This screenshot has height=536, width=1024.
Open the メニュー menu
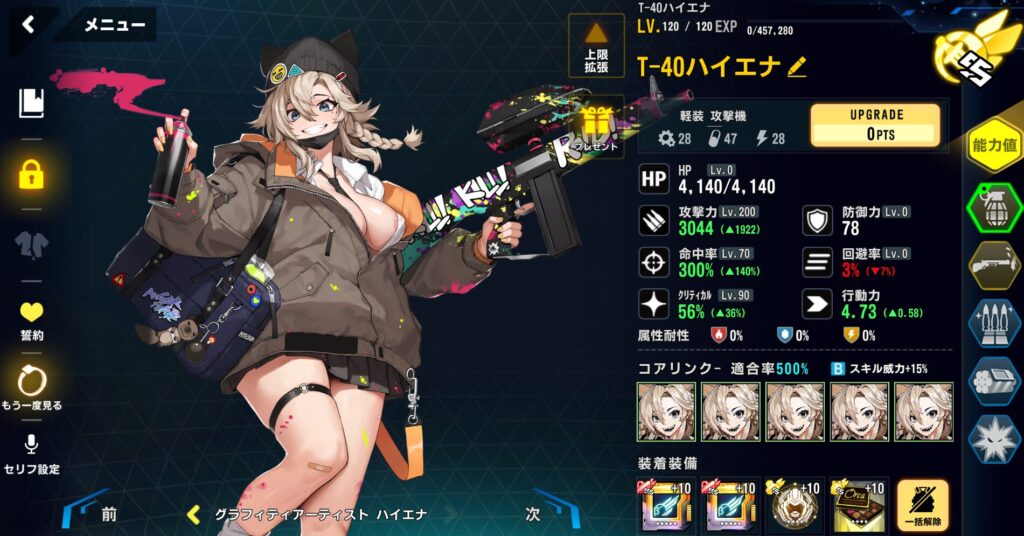point(113,25)
